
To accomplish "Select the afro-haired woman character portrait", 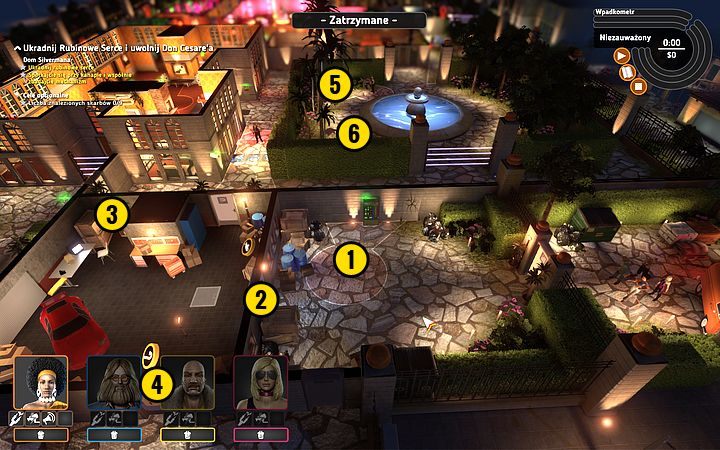I will (x=41, y=382).
